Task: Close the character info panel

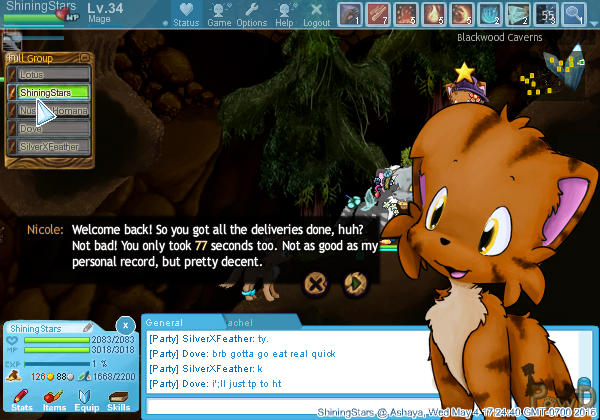Action: click(124, 325)
